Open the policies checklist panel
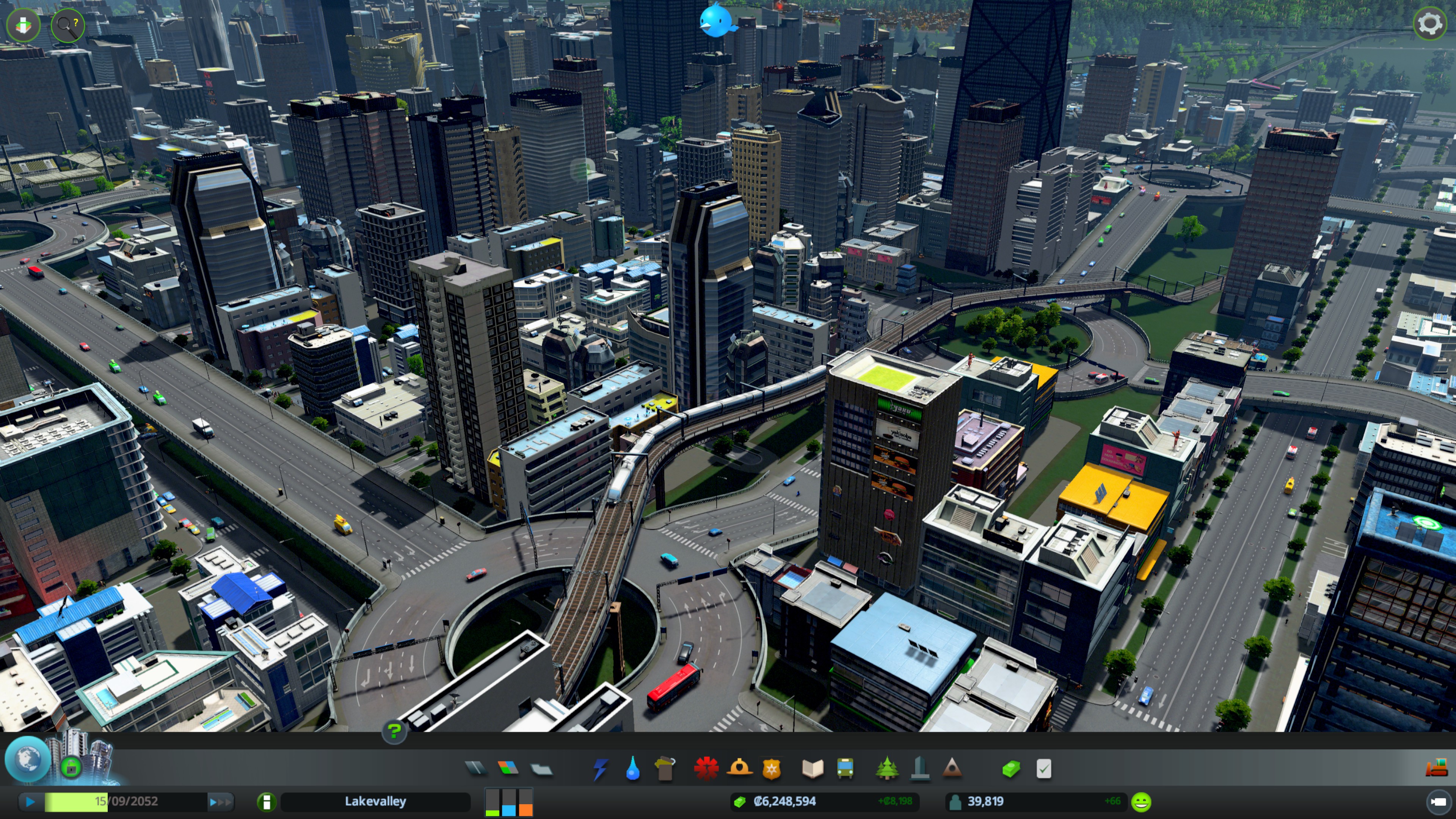The width and height of the screenshot is (1456, 819). [1043, 769]
